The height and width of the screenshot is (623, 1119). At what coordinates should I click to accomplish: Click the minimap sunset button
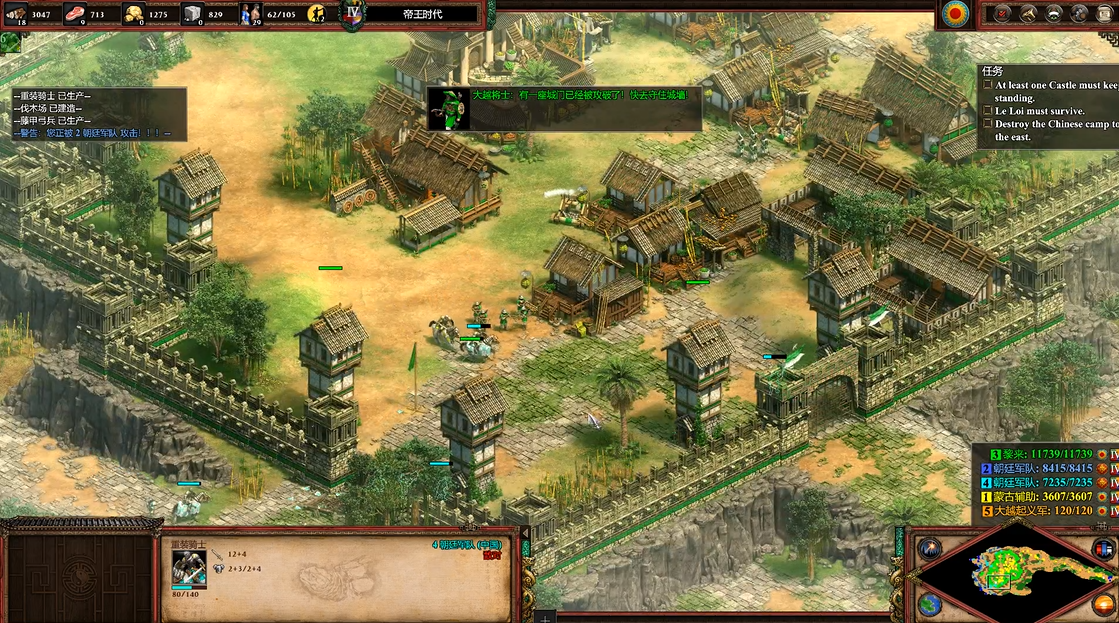(x=1103, y=604)
